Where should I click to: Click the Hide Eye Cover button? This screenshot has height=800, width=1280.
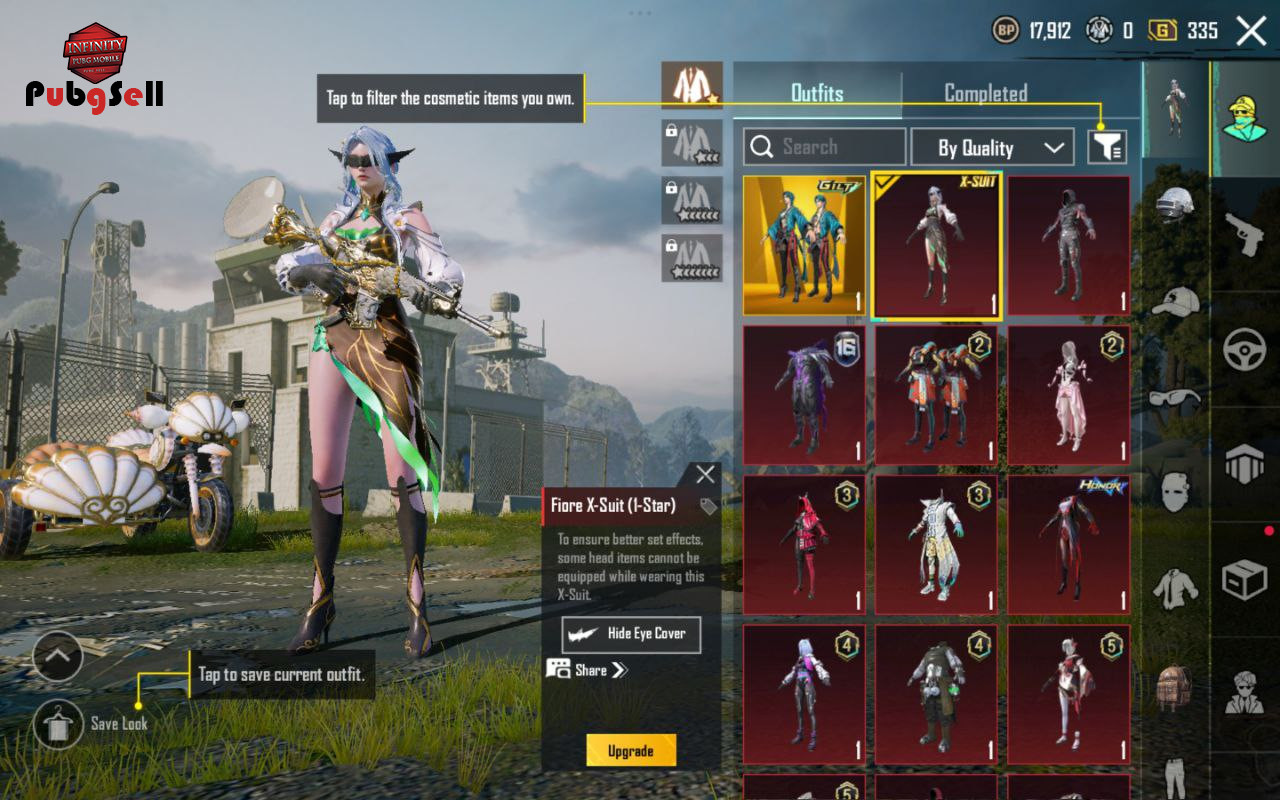click(x=631, y=634)
